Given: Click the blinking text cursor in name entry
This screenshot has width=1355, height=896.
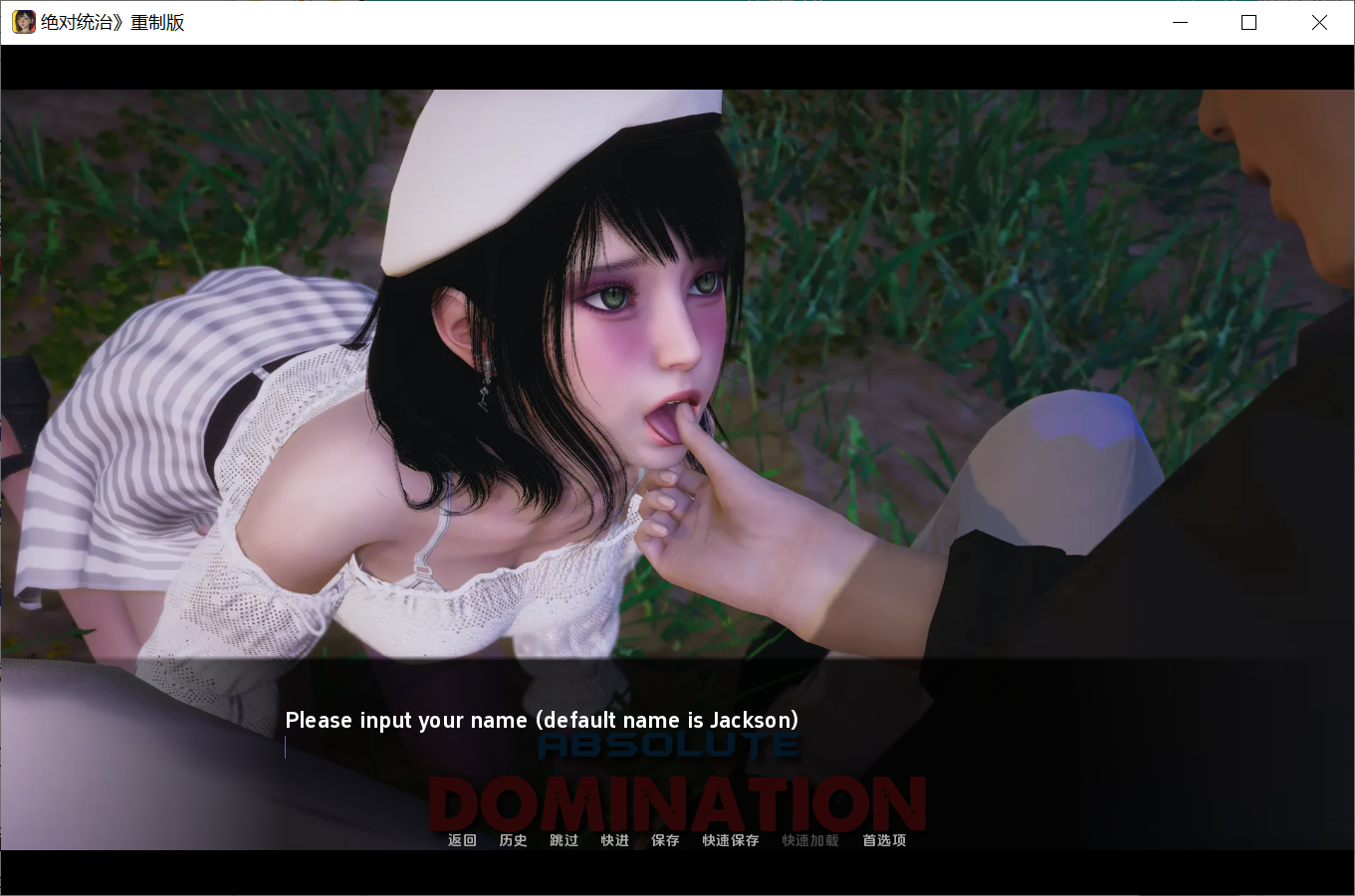Looking at the screenshot, I should [286, 748].
